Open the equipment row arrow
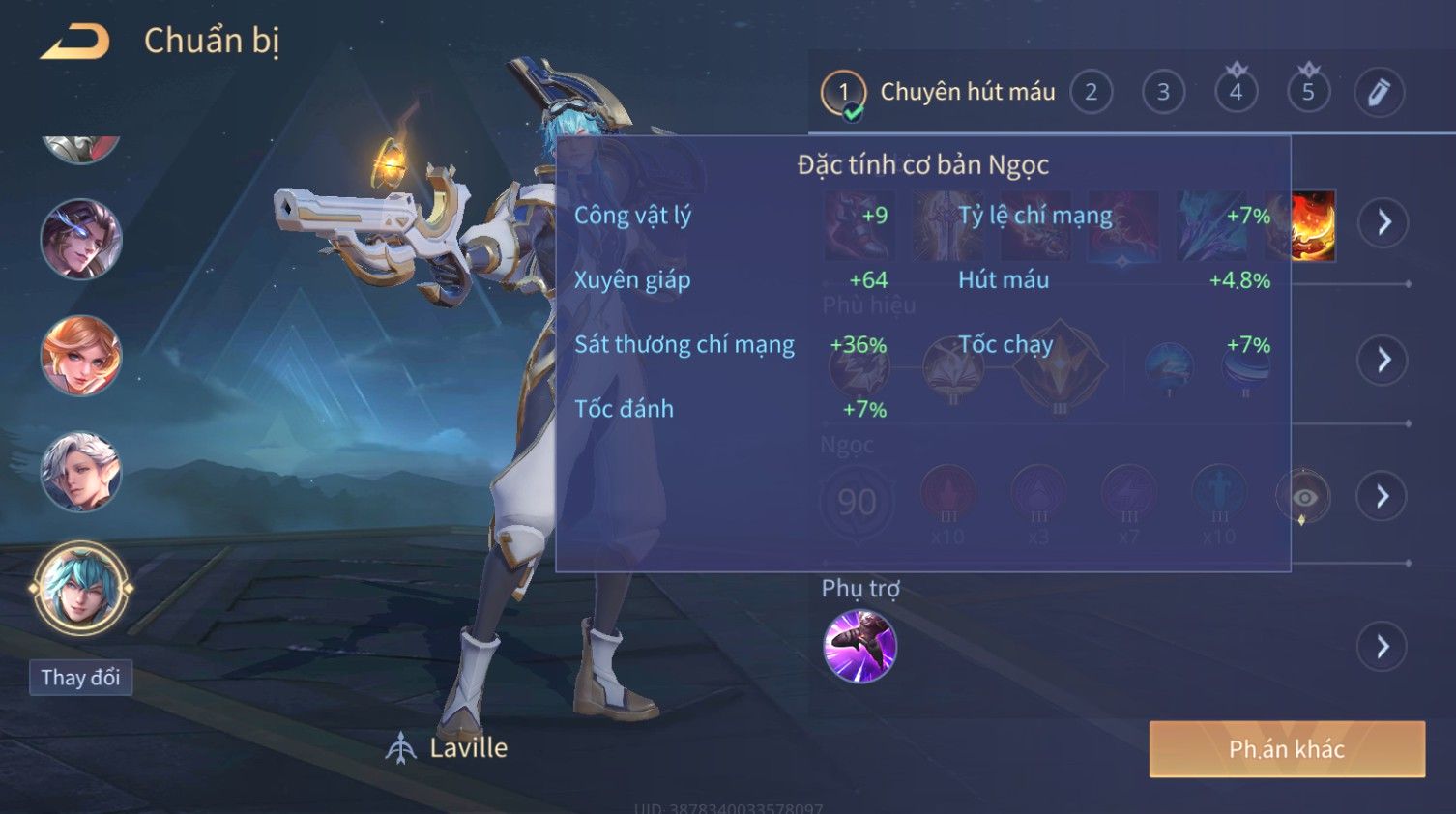The width and height of the screenshot is (1456, 814). [x=1383, y=222]
